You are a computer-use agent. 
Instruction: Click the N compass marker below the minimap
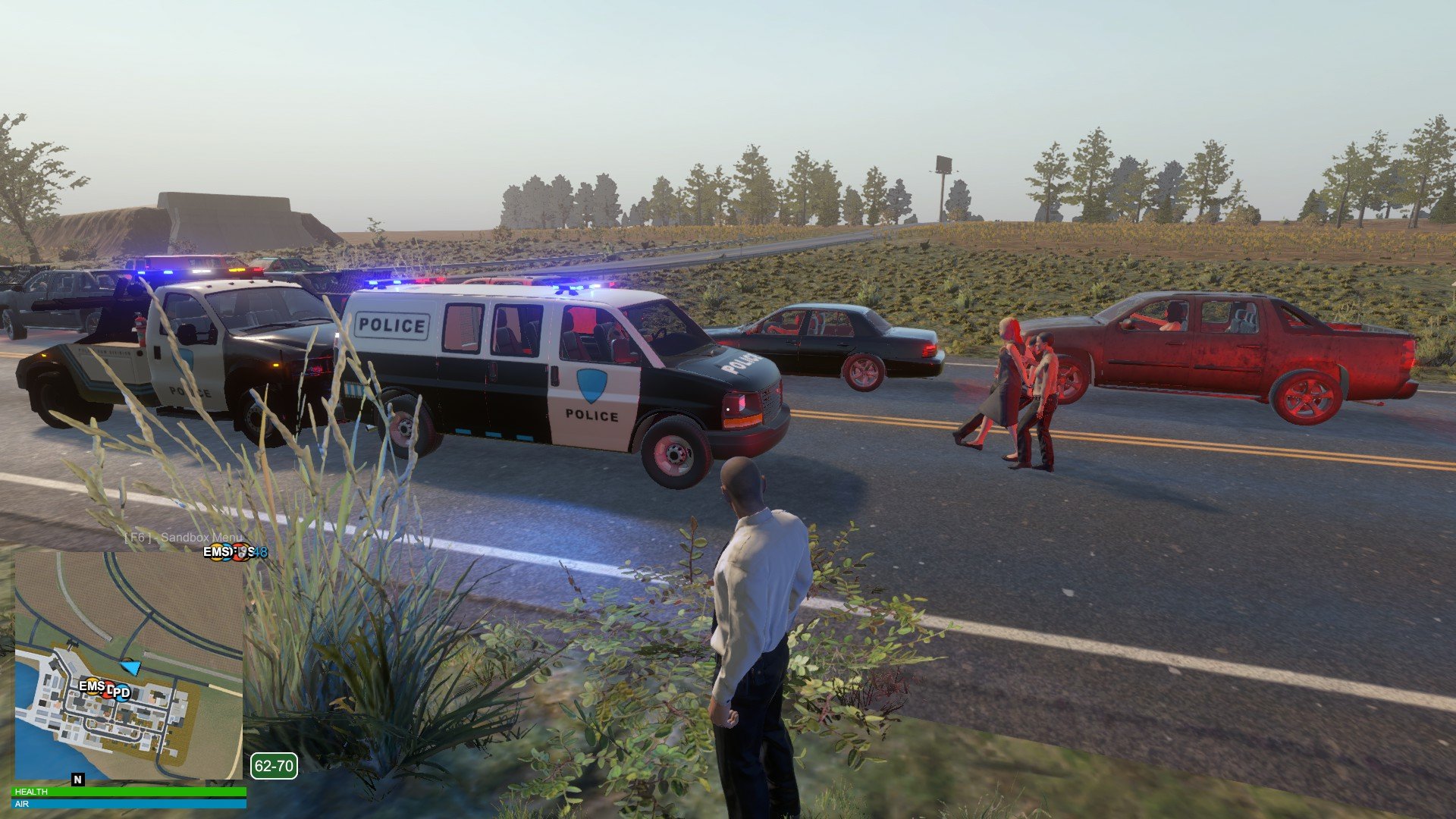(77, 779)
